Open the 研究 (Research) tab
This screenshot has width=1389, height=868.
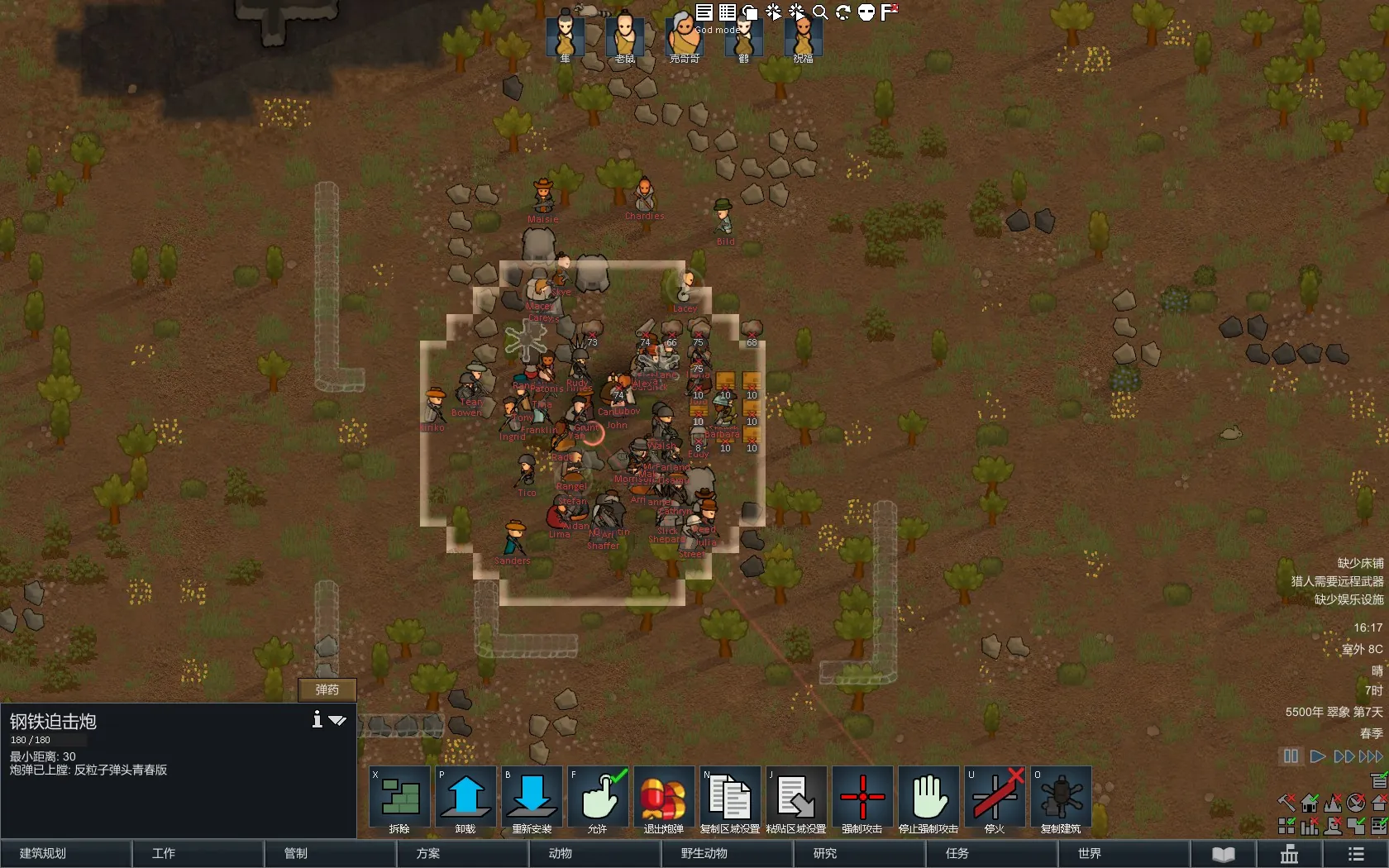825,853
